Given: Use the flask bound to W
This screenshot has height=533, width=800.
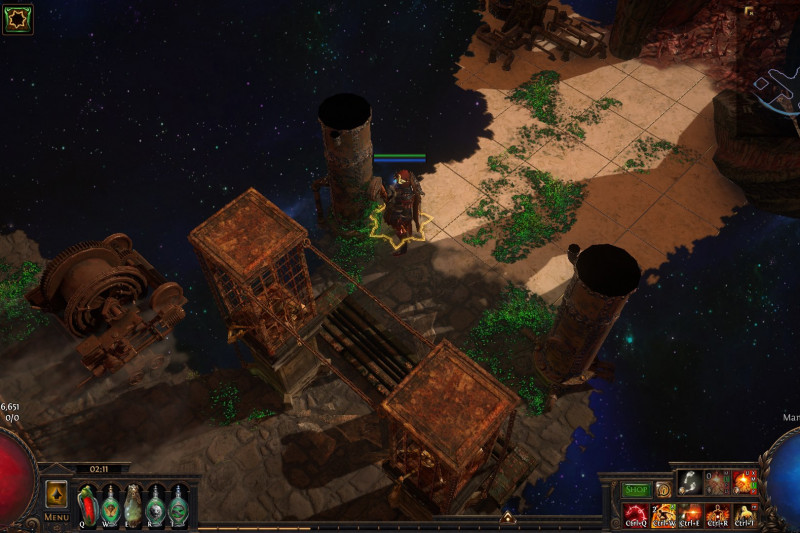Looking at the screenshot, I should click(x=110, y=503).
